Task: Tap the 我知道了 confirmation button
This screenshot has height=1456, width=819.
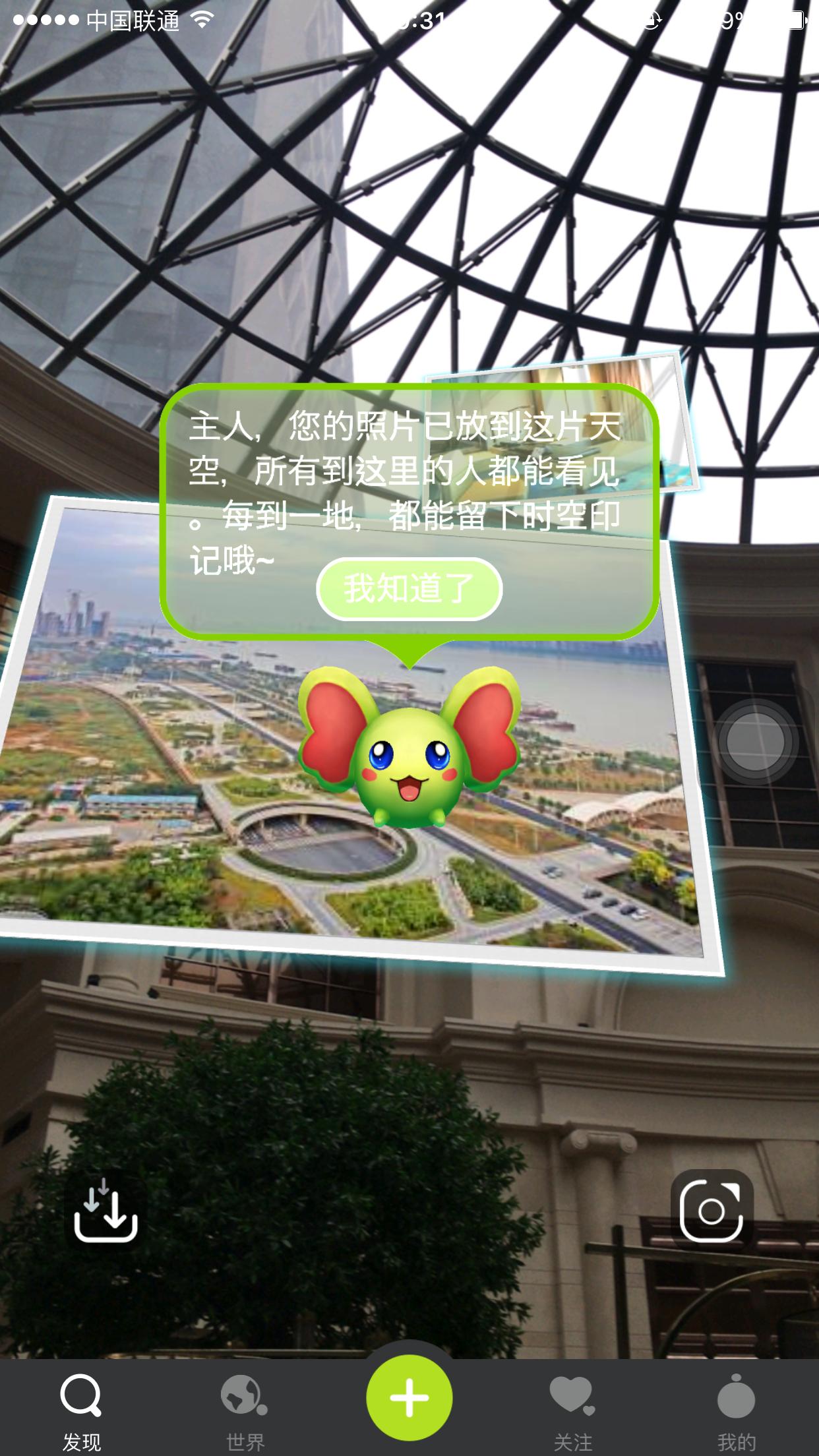Action: tap(409, 588)
